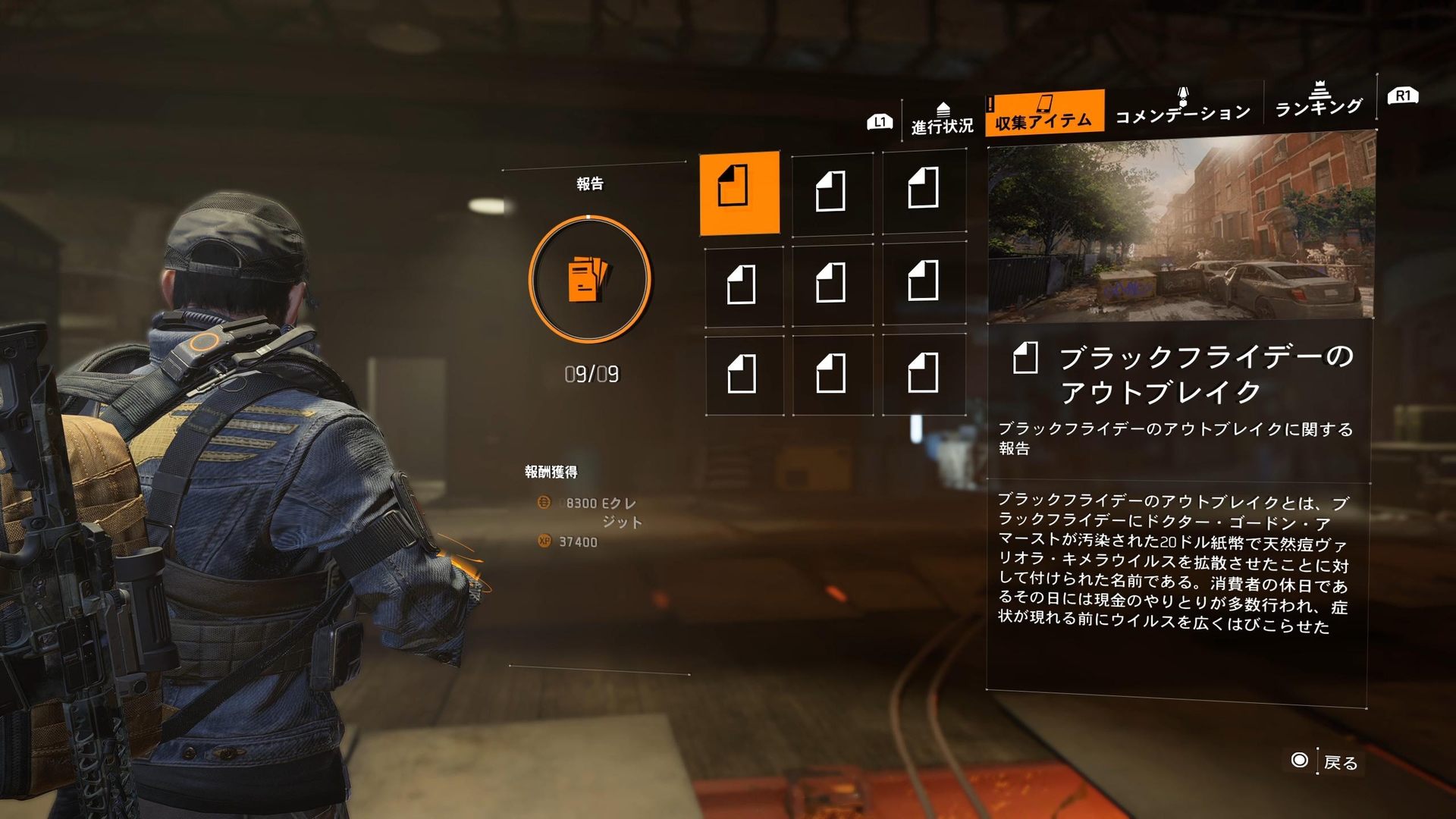Select the document icon in the bottom-left grid slot

click(x=741, y=375)
